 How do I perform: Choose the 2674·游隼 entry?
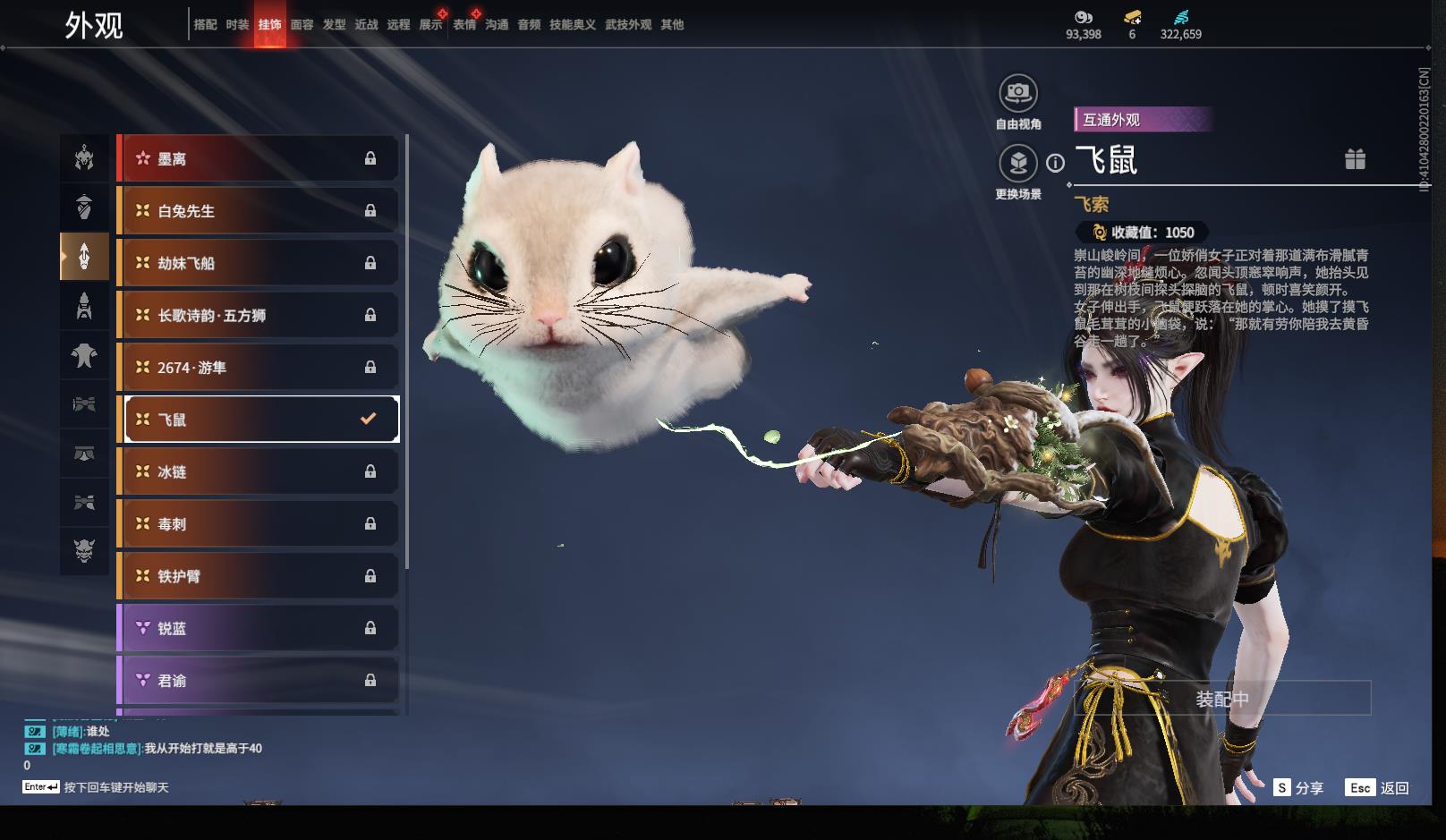point(258,368)
